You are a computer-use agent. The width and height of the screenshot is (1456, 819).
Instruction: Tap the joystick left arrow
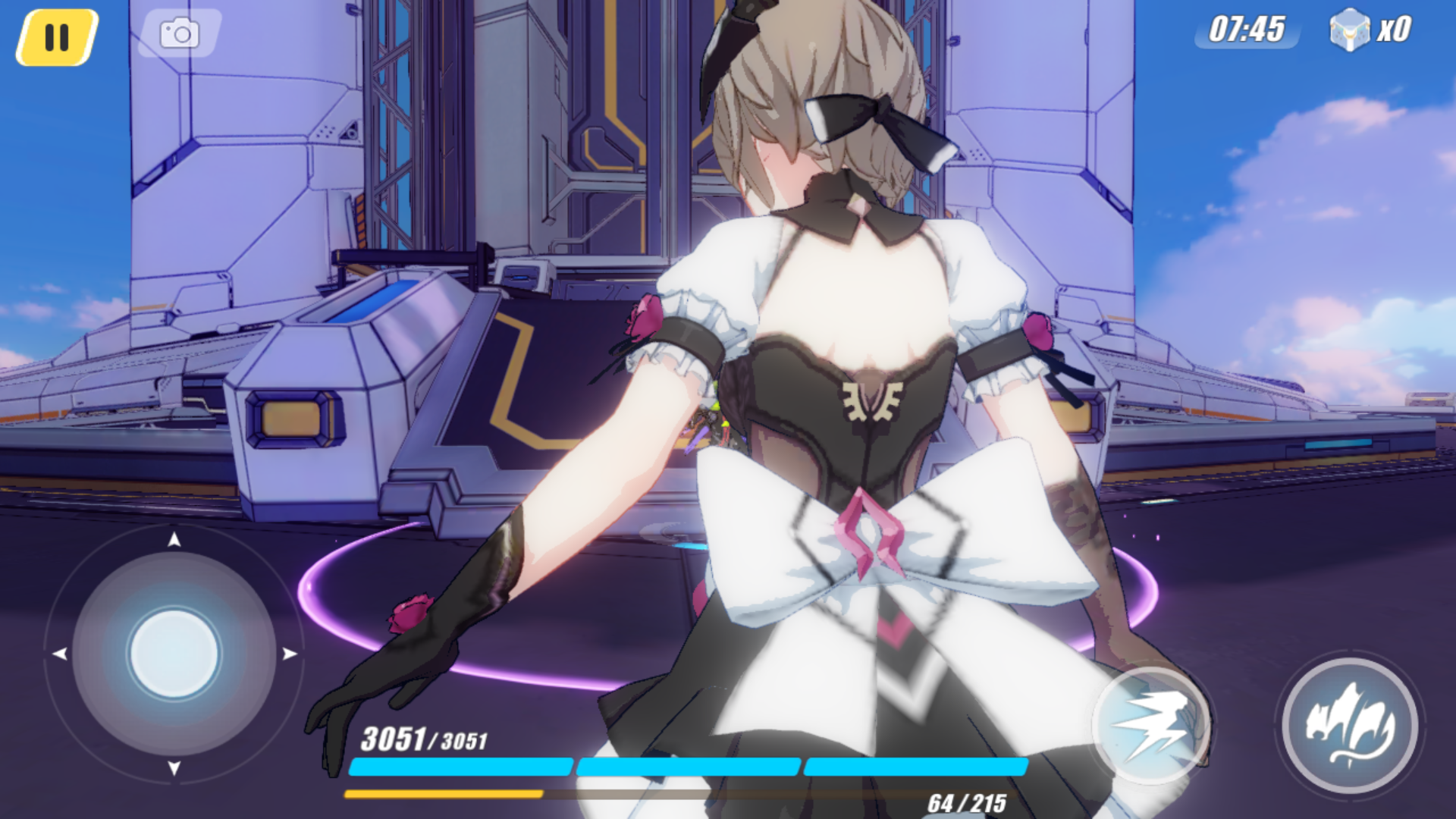[59, 654]
